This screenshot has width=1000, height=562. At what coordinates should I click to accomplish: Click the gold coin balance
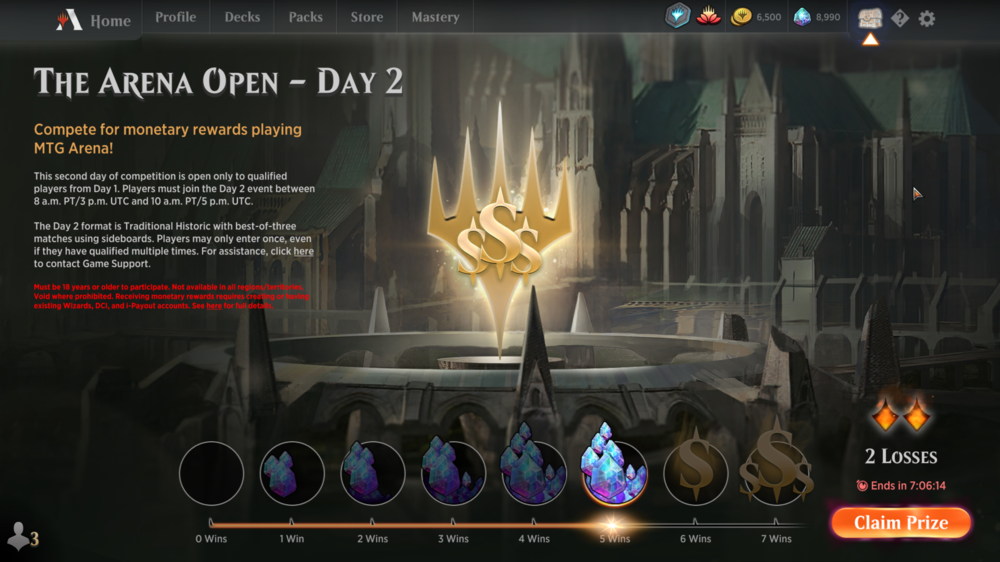[x=756, y=17]
